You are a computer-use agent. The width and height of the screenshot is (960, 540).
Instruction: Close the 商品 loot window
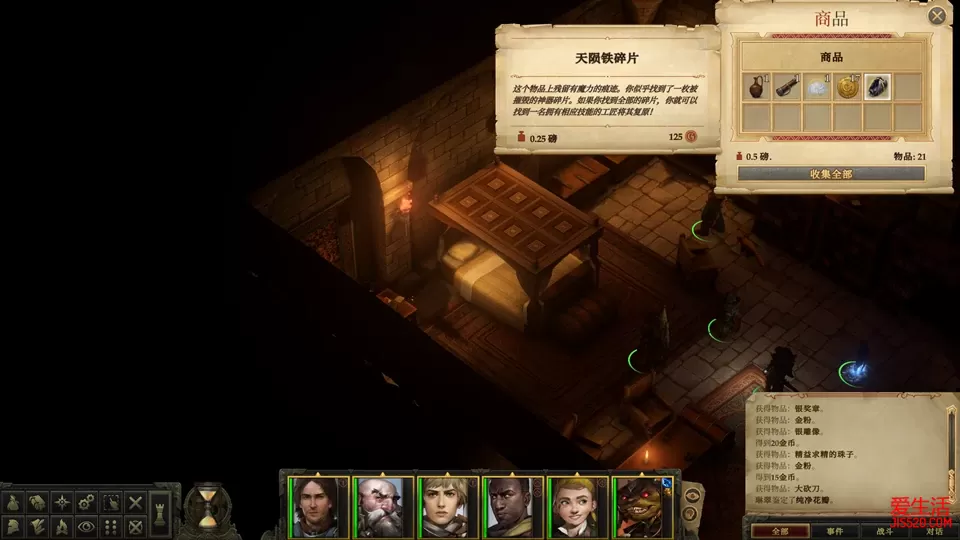937,16
